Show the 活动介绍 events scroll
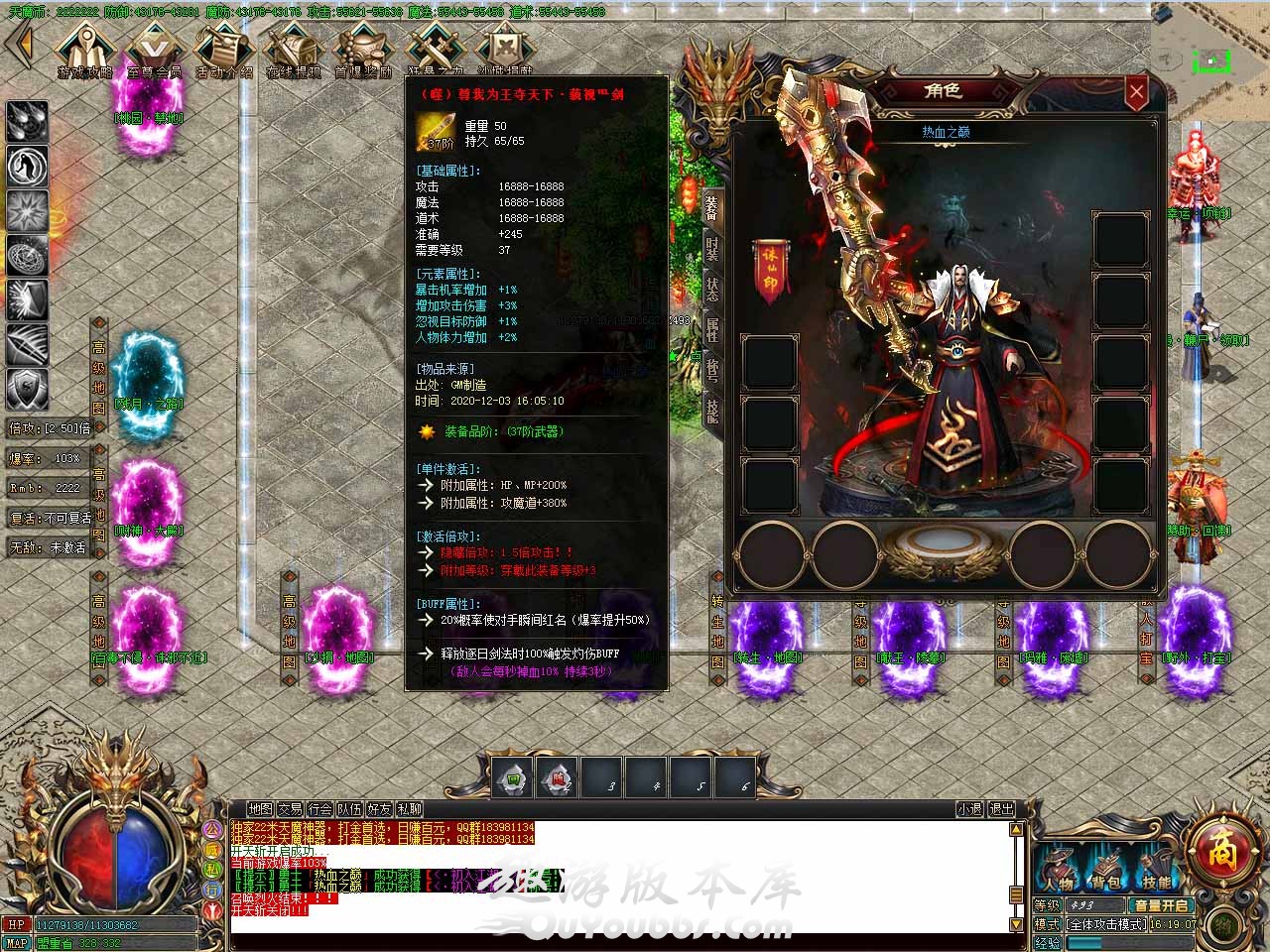Image resolution: width=1270 pixels, height=952 pixels. (223, 50)
